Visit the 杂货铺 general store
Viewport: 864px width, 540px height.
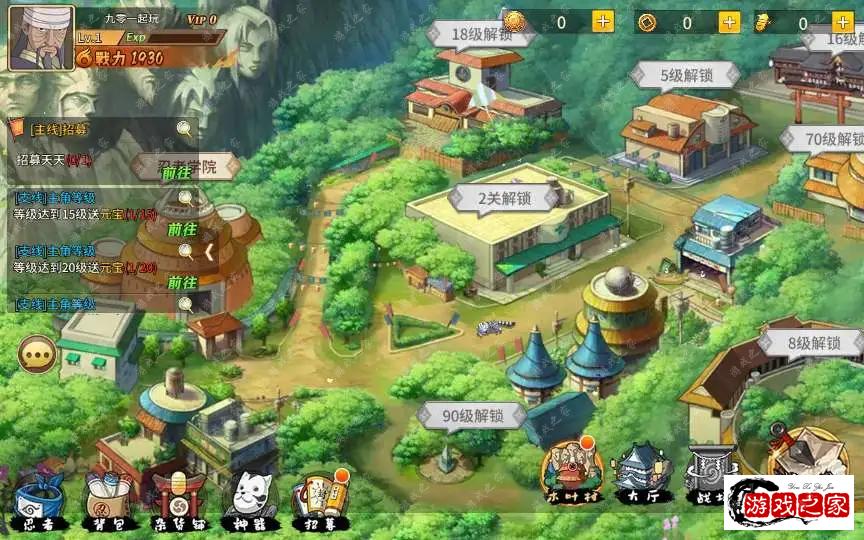[178, 498]
